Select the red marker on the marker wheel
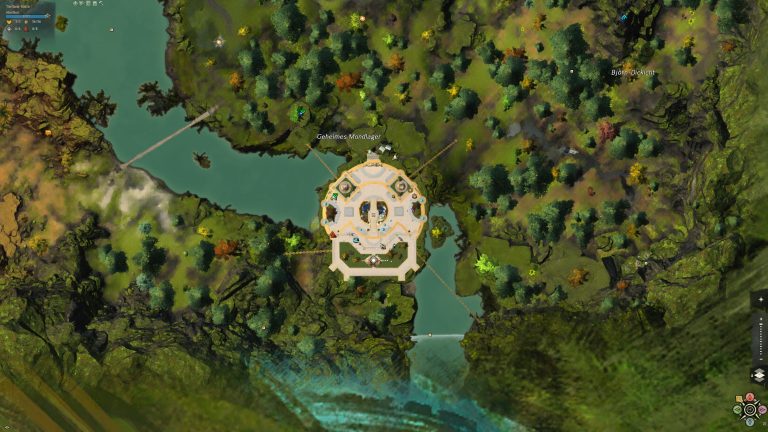Screen dimensions: 768x432 click(x=750, y=397)
